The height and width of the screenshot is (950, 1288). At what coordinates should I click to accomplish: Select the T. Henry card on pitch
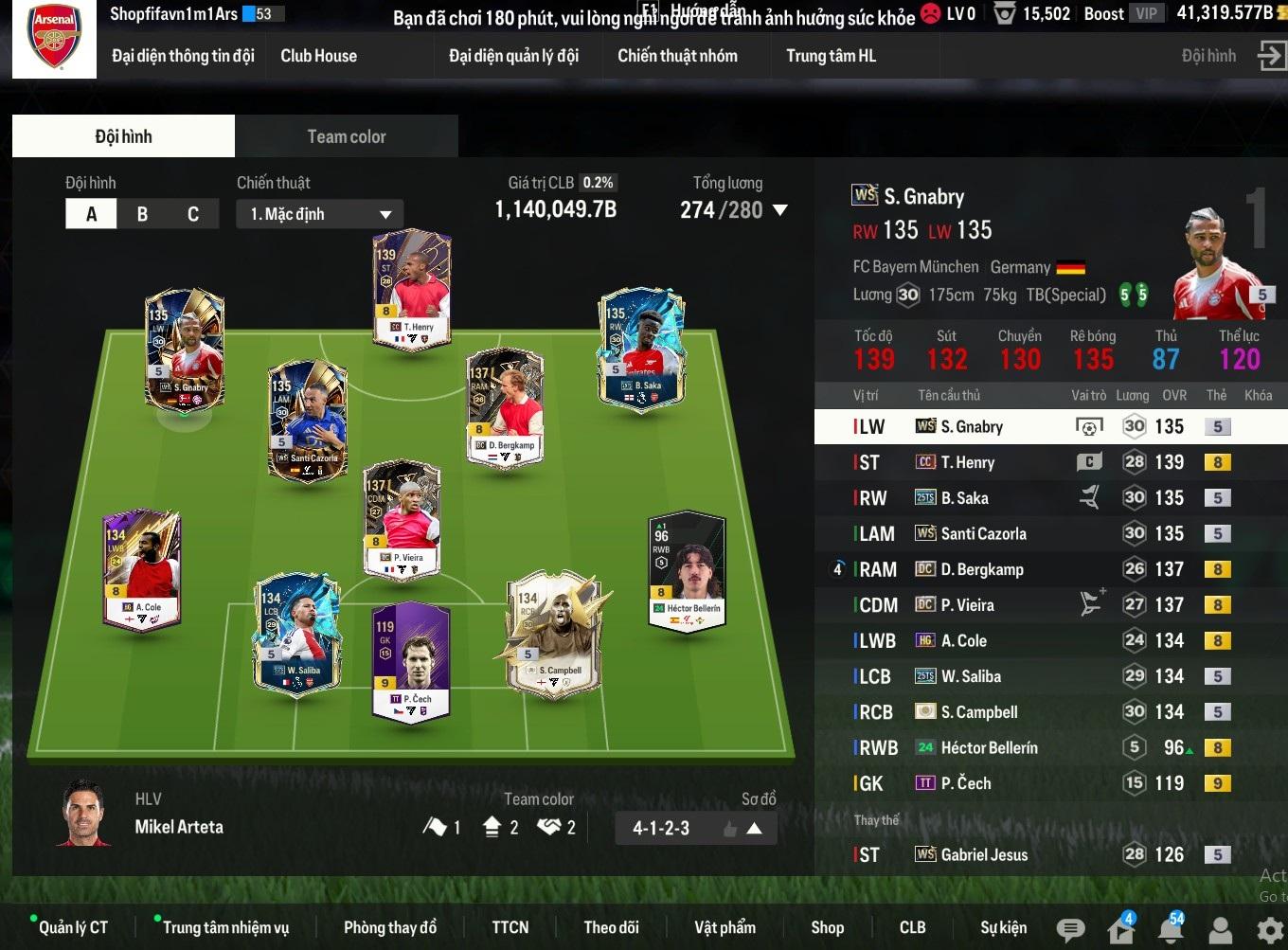coord(412,291)
